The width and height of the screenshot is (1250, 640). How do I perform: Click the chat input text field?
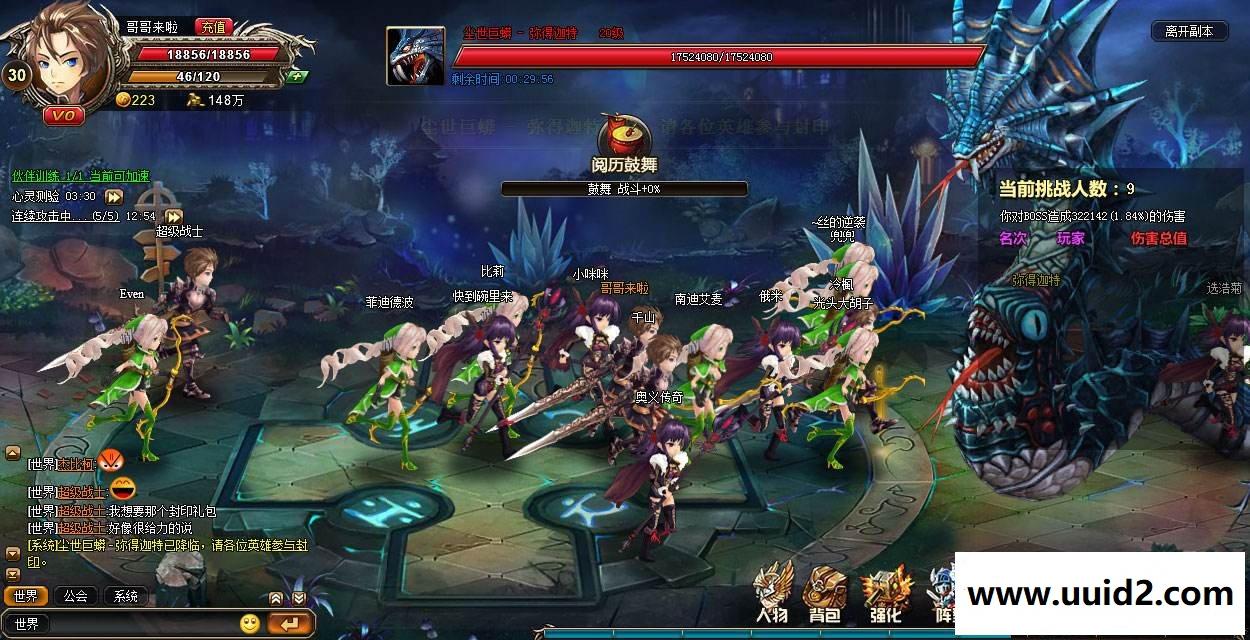140,624
